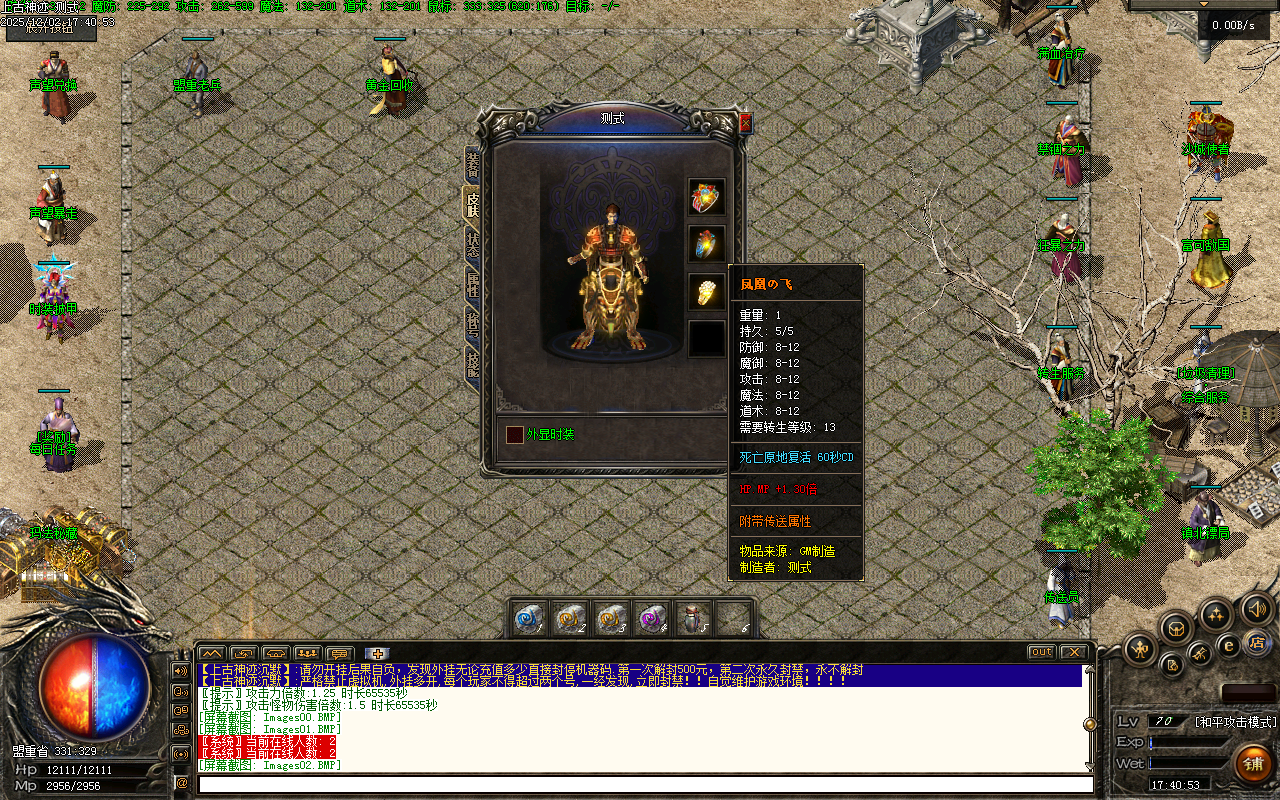Image resolution: width=1280 pixels, height=800 pixels.
Task: Open the 称号 title tab
Action: [472, 325]
